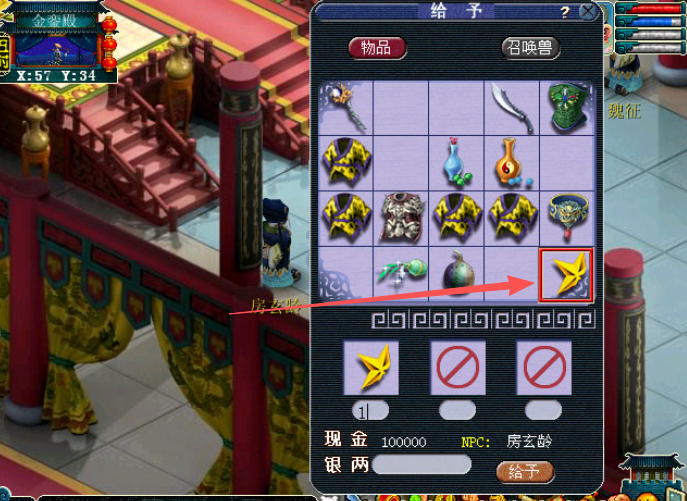687x501 pixels.
Task: Focus the 银两 silver amount input field
Action: 421,465
